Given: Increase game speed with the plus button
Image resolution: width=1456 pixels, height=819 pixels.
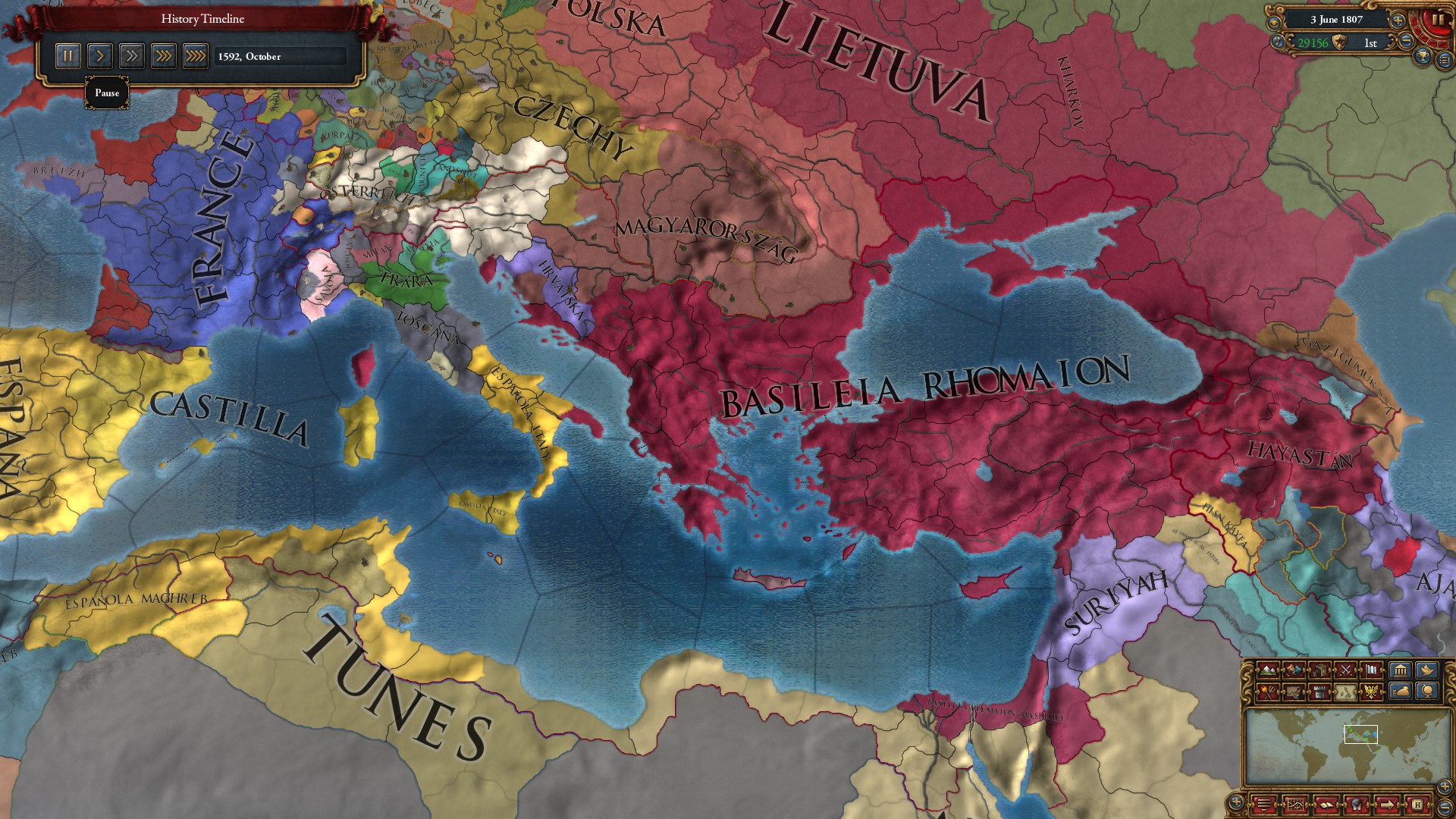Looking at the screenshot, I should tap(1397, 20).
